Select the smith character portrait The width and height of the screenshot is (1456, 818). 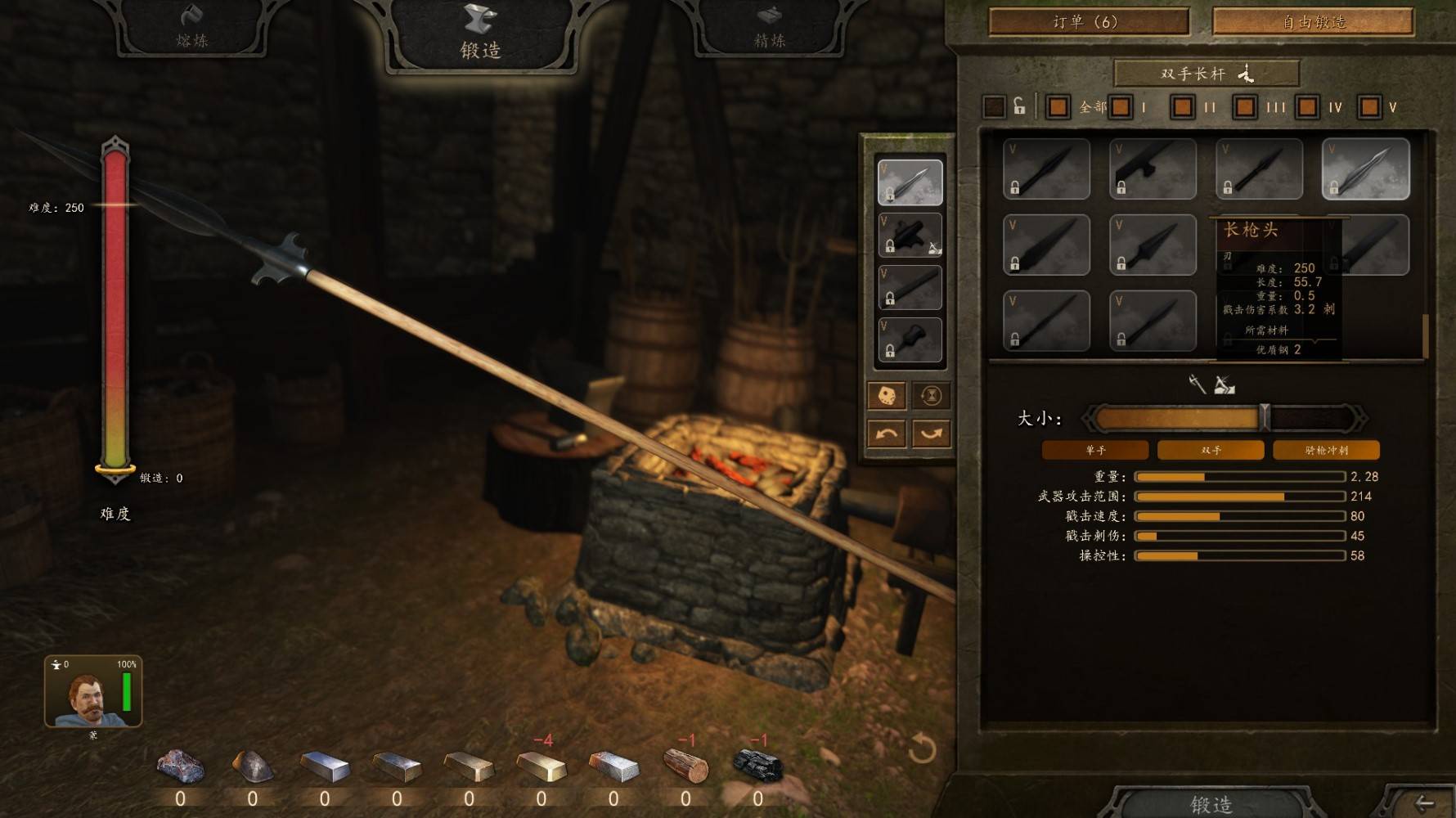coord(92,692)
